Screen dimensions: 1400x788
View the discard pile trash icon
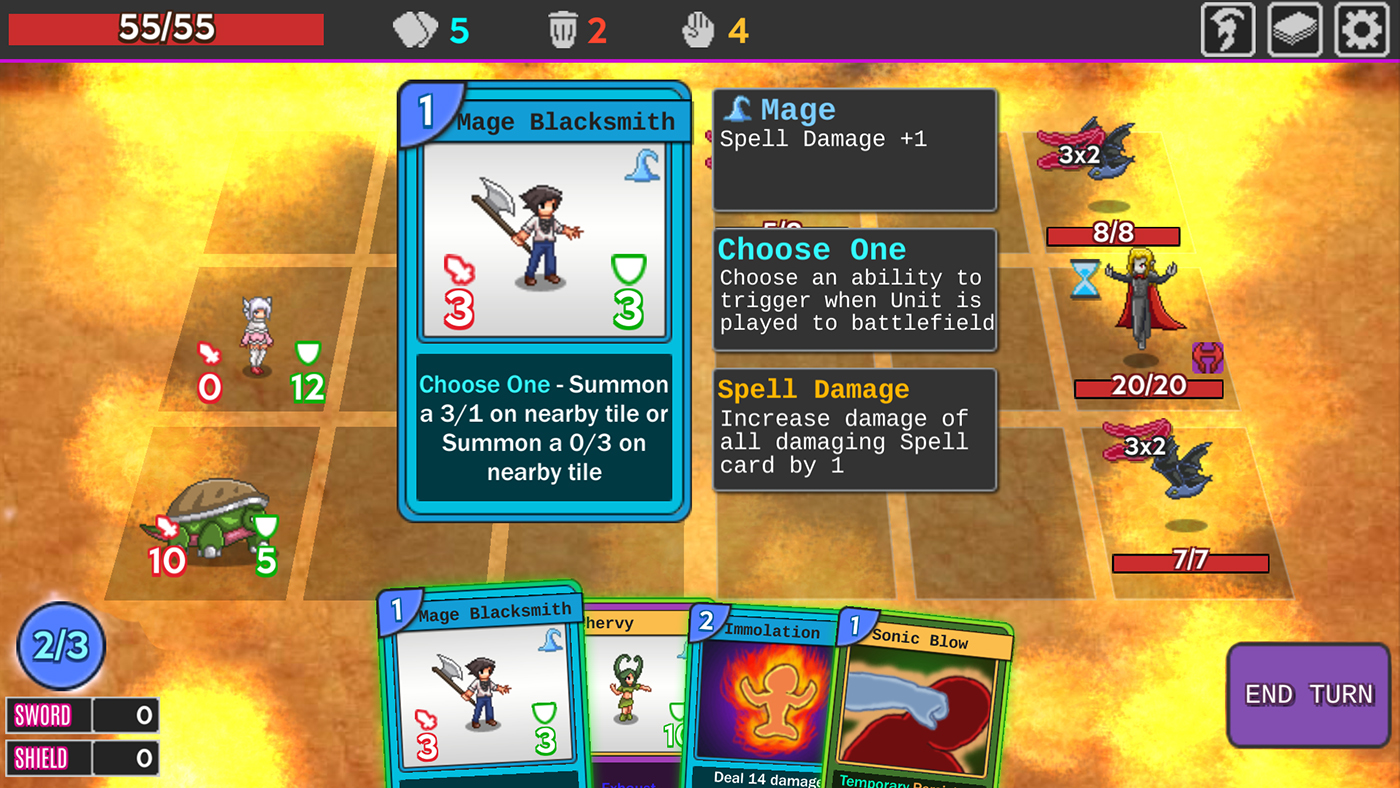562,29
